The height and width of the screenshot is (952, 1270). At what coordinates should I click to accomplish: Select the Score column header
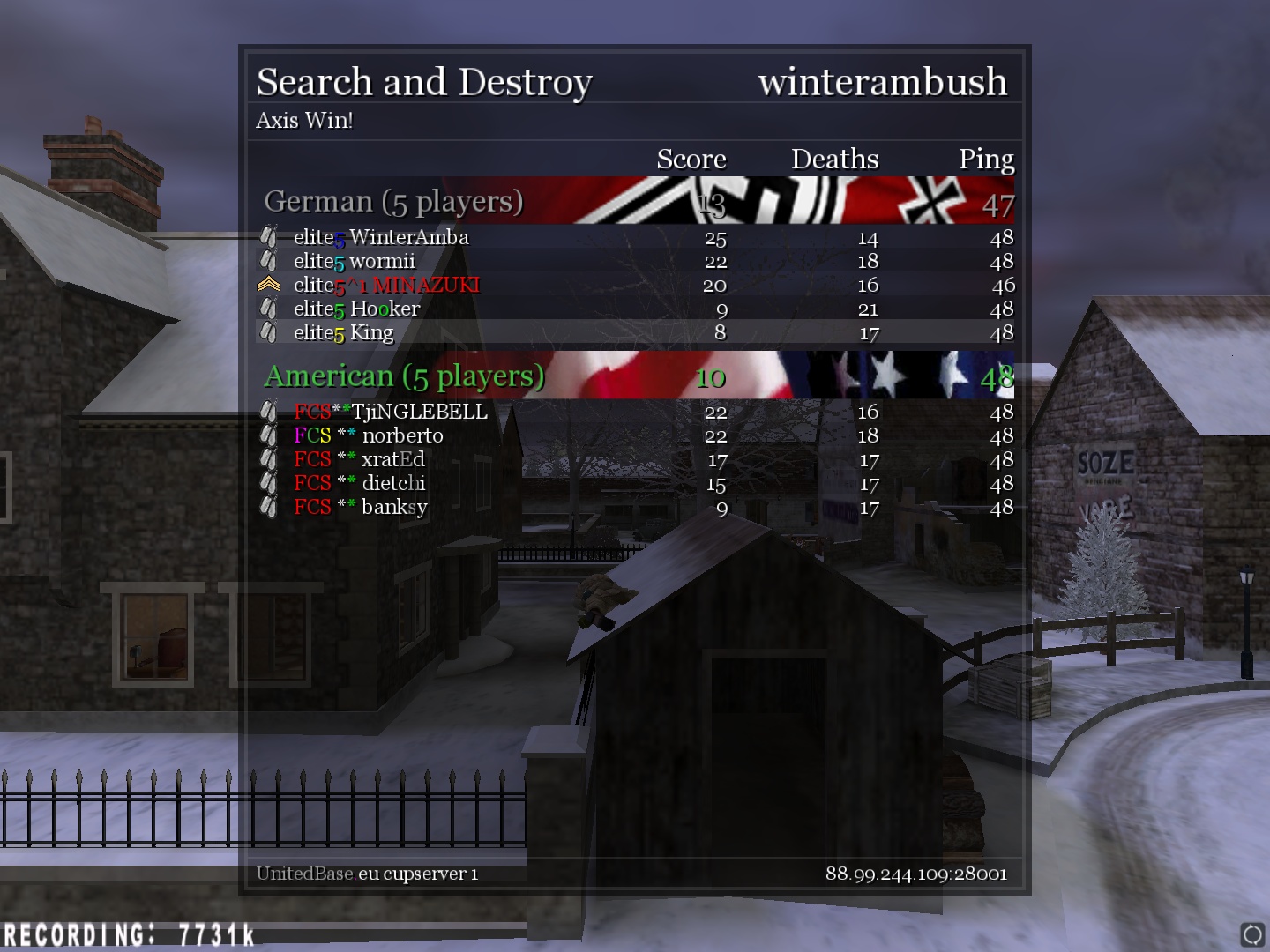(x=691, y=159)
